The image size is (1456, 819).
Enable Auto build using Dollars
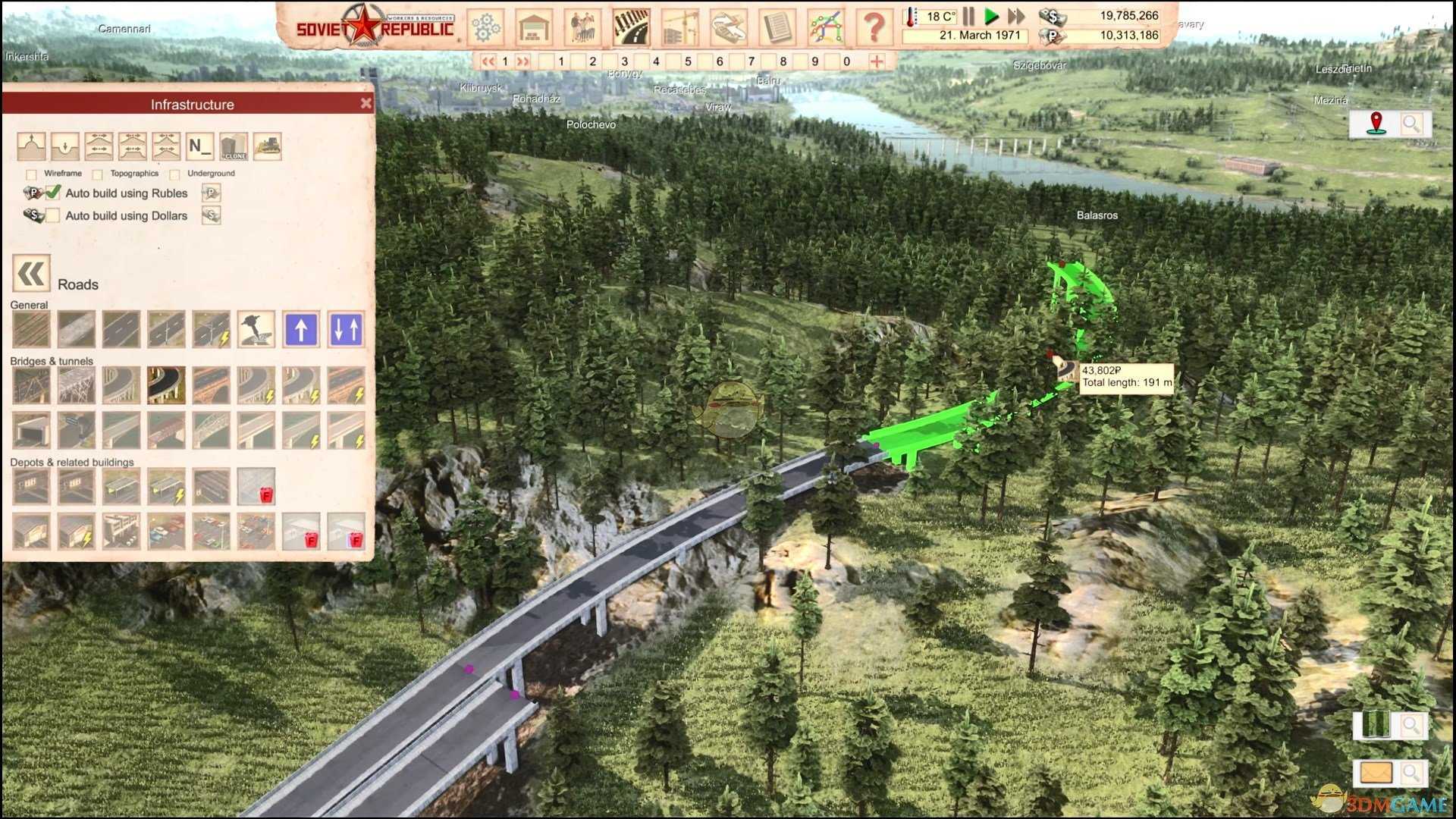tap(53, 215)
